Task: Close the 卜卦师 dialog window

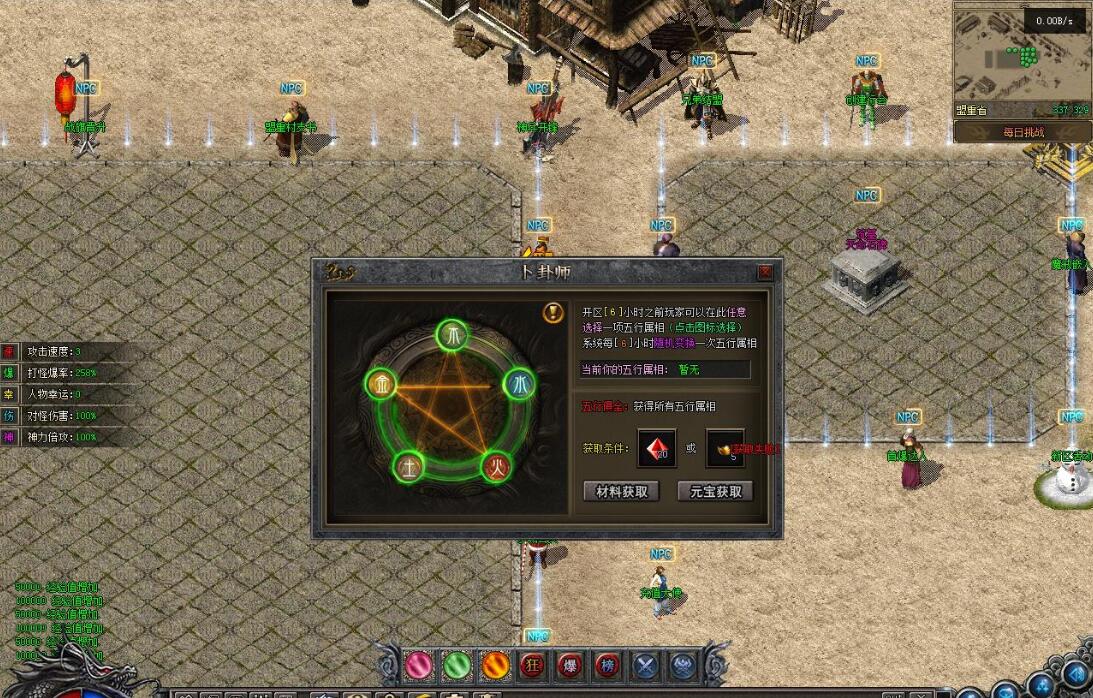Action: coord(765,272)
